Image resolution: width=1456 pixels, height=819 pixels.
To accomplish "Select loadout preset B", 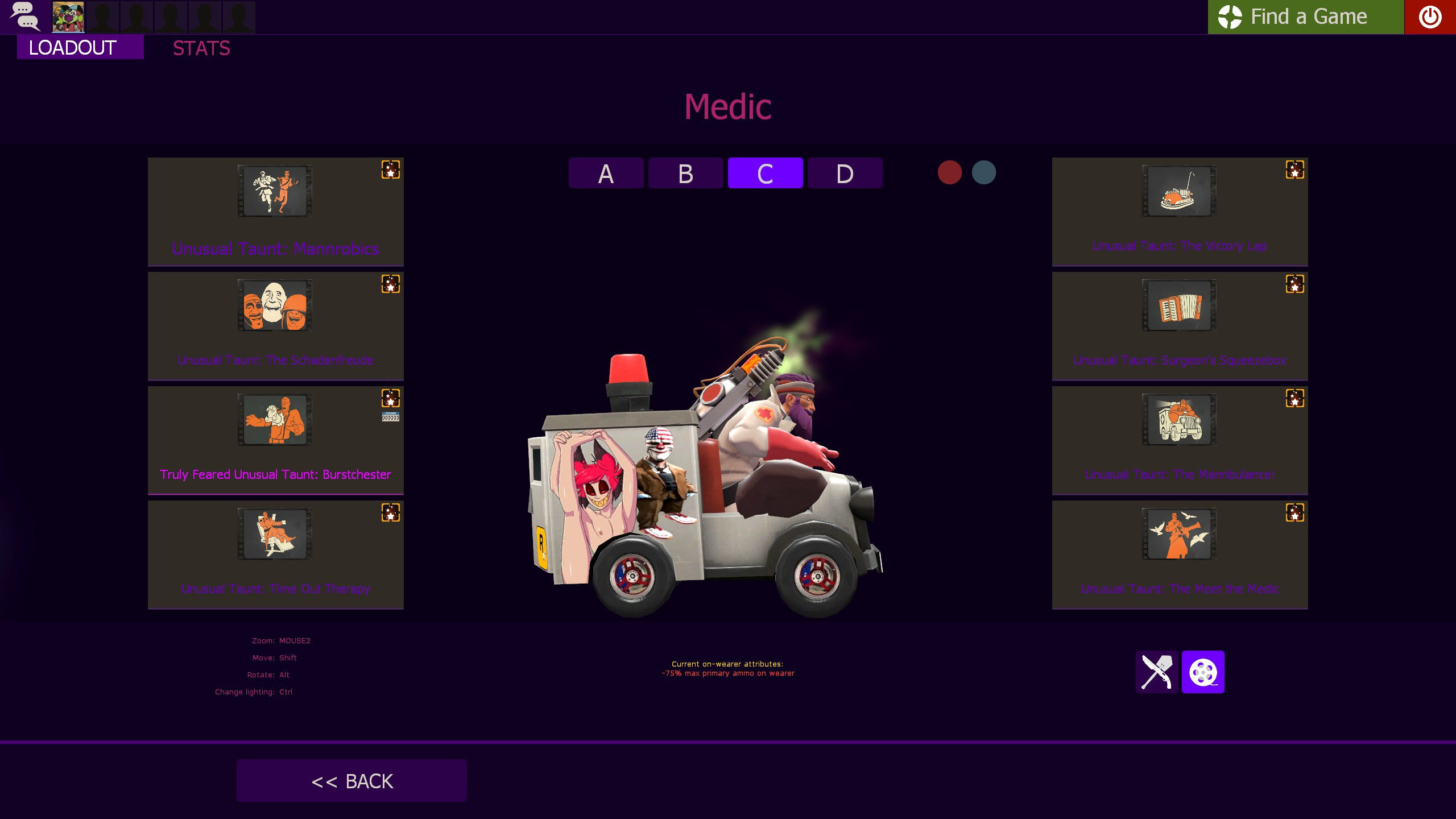I will [685, 173].
